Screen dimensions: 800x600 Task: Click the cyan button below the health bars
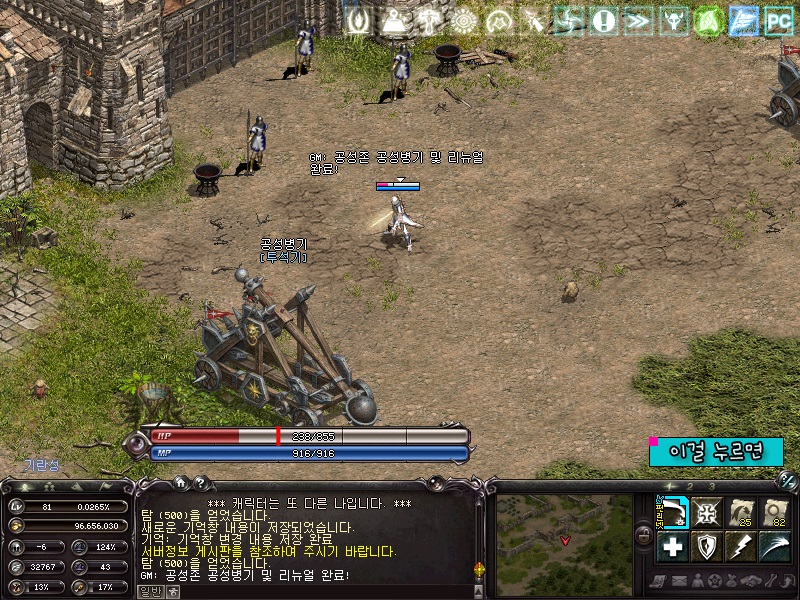click(x=716, y=452)
